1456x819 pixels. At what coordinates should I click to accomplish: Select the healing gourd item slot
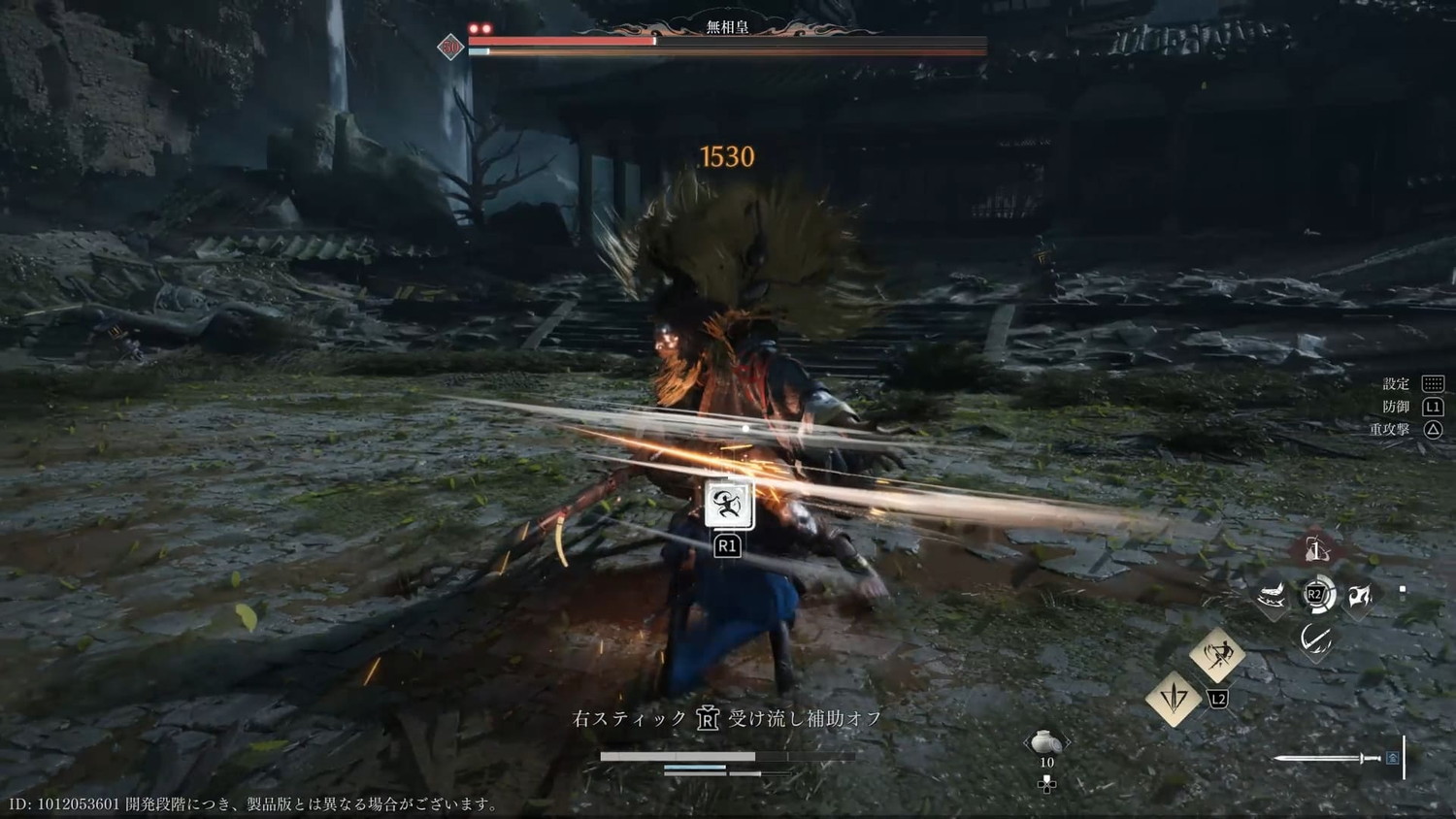tap(1045, 743)
